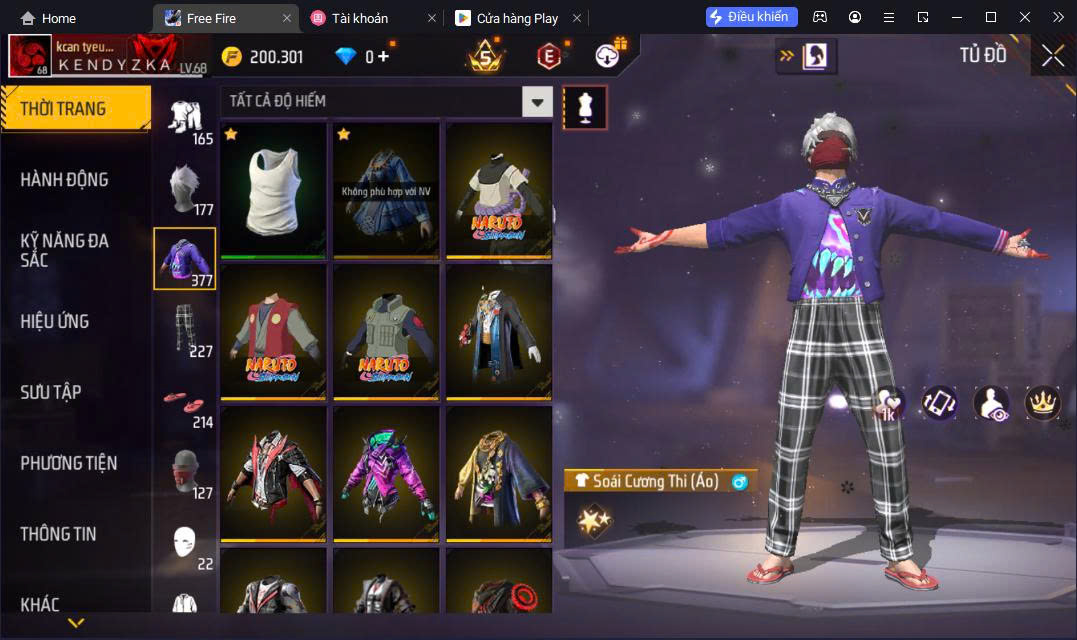This screenshot has width=1077, height=640.
Task: Select the Hiệu Ứng menu entry
Action: coord(55,321)
